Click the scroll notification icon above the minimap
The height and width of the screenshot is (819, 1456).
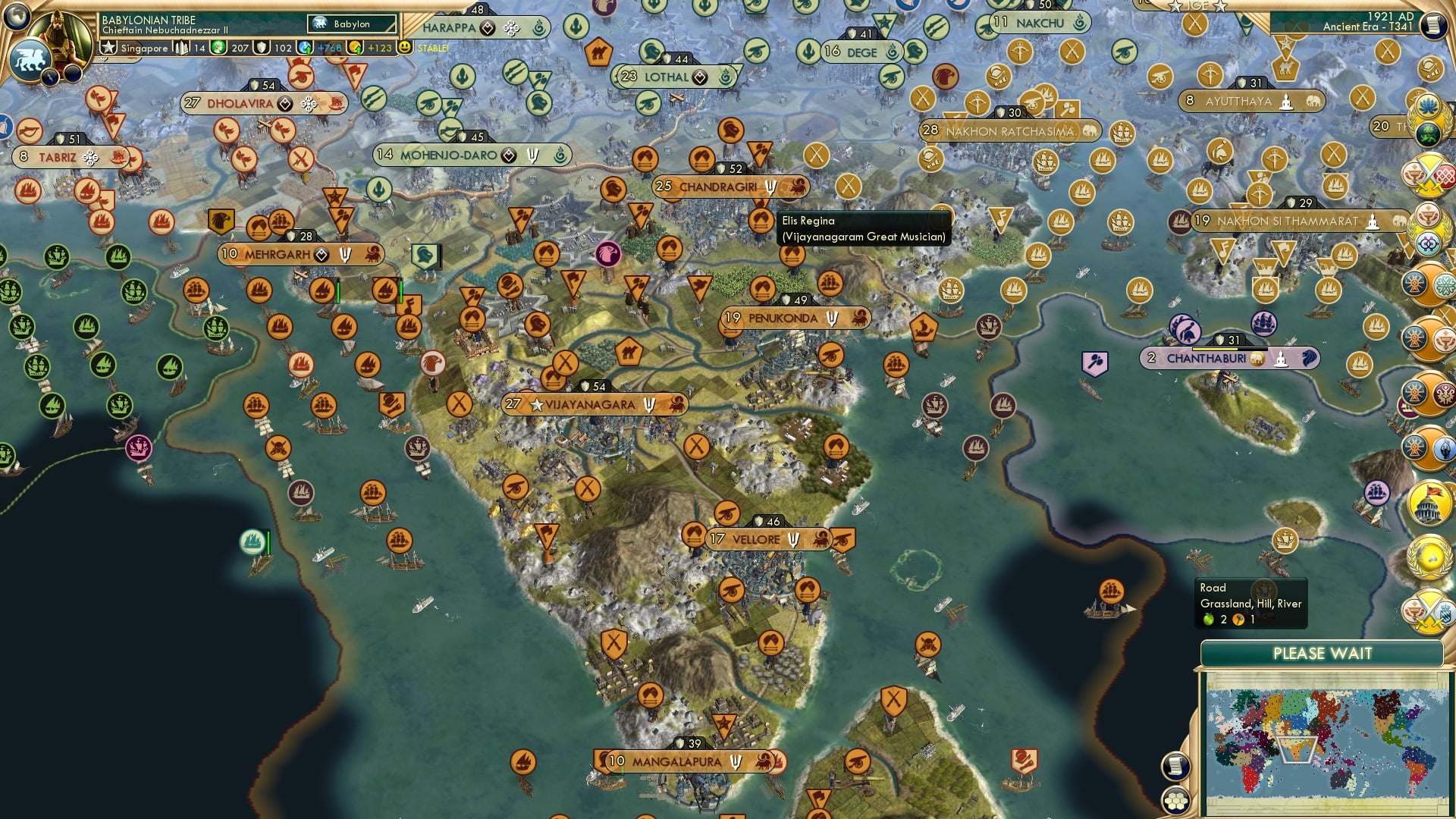click(1175, 767)
